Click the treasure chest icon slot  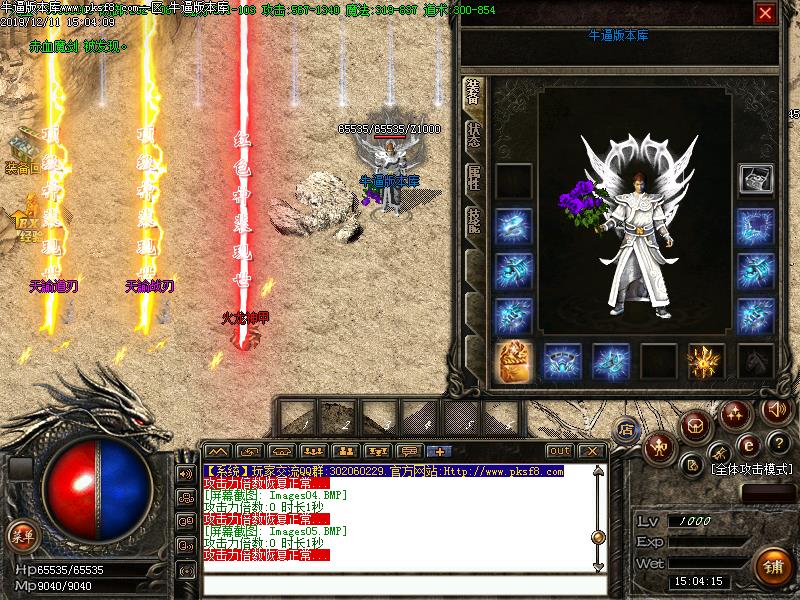(x=755, y=179)
